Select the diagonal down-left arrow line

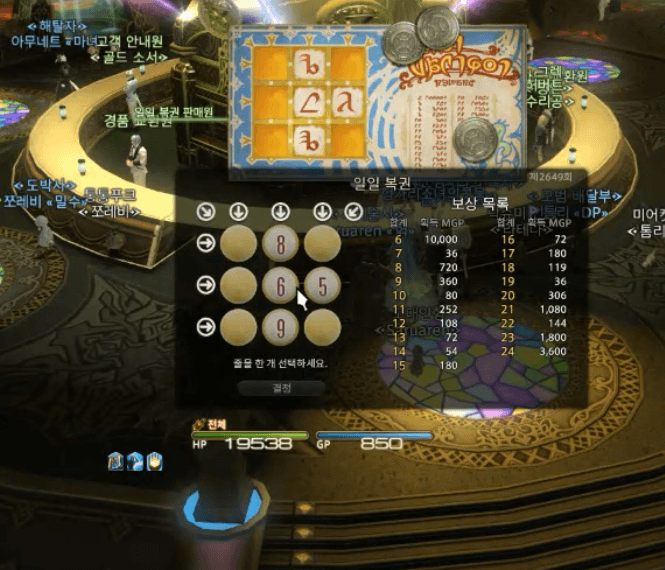[353, 211]
